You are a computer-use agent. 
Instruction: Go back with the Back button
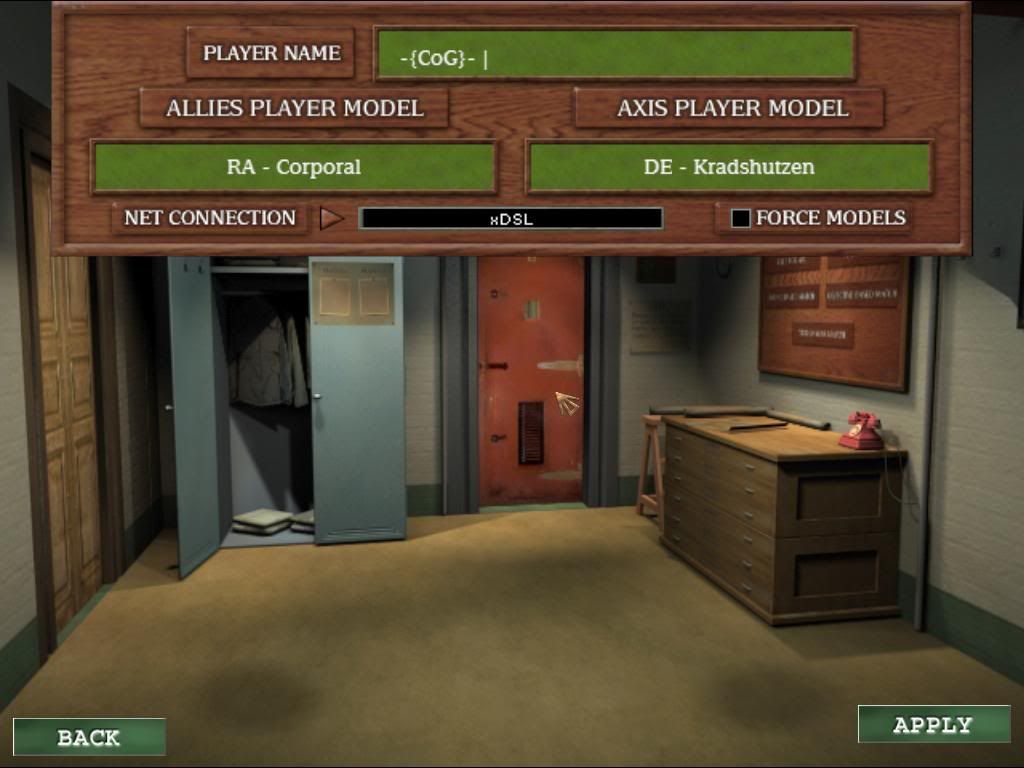pos(89,738)
